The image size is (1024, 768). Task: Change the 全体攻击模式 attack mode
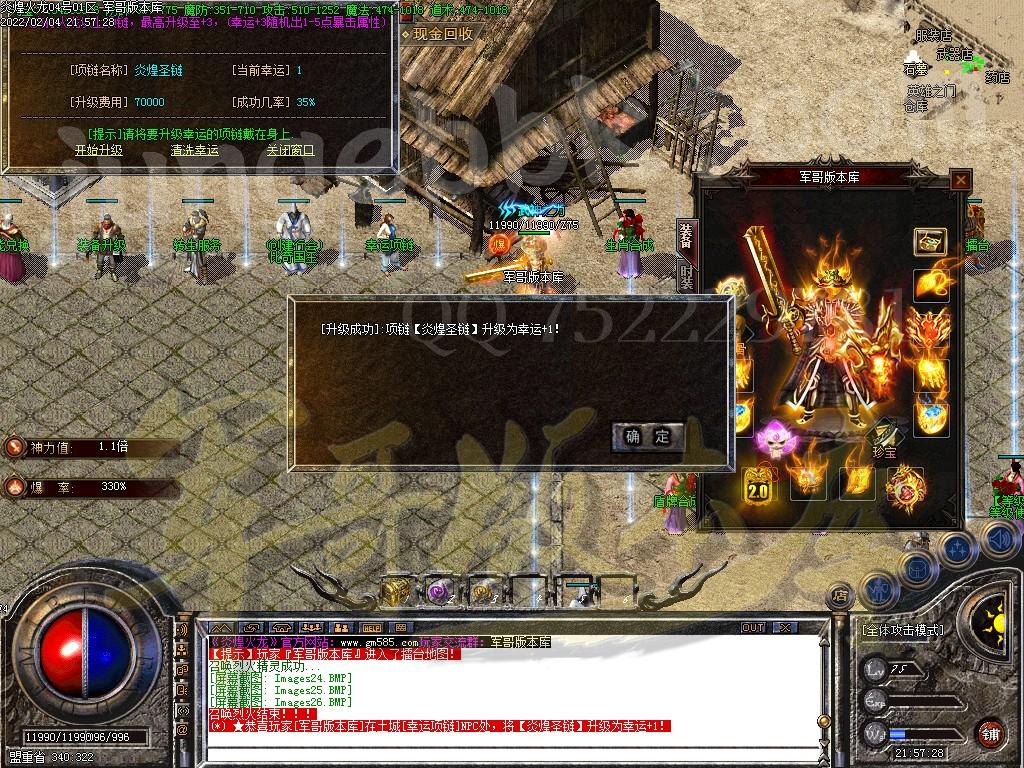[902, 631]
